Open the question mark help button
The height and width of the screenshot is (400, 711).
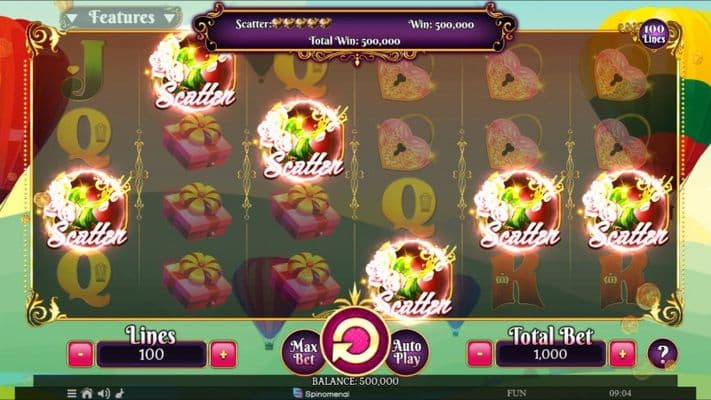pos(662,353)
